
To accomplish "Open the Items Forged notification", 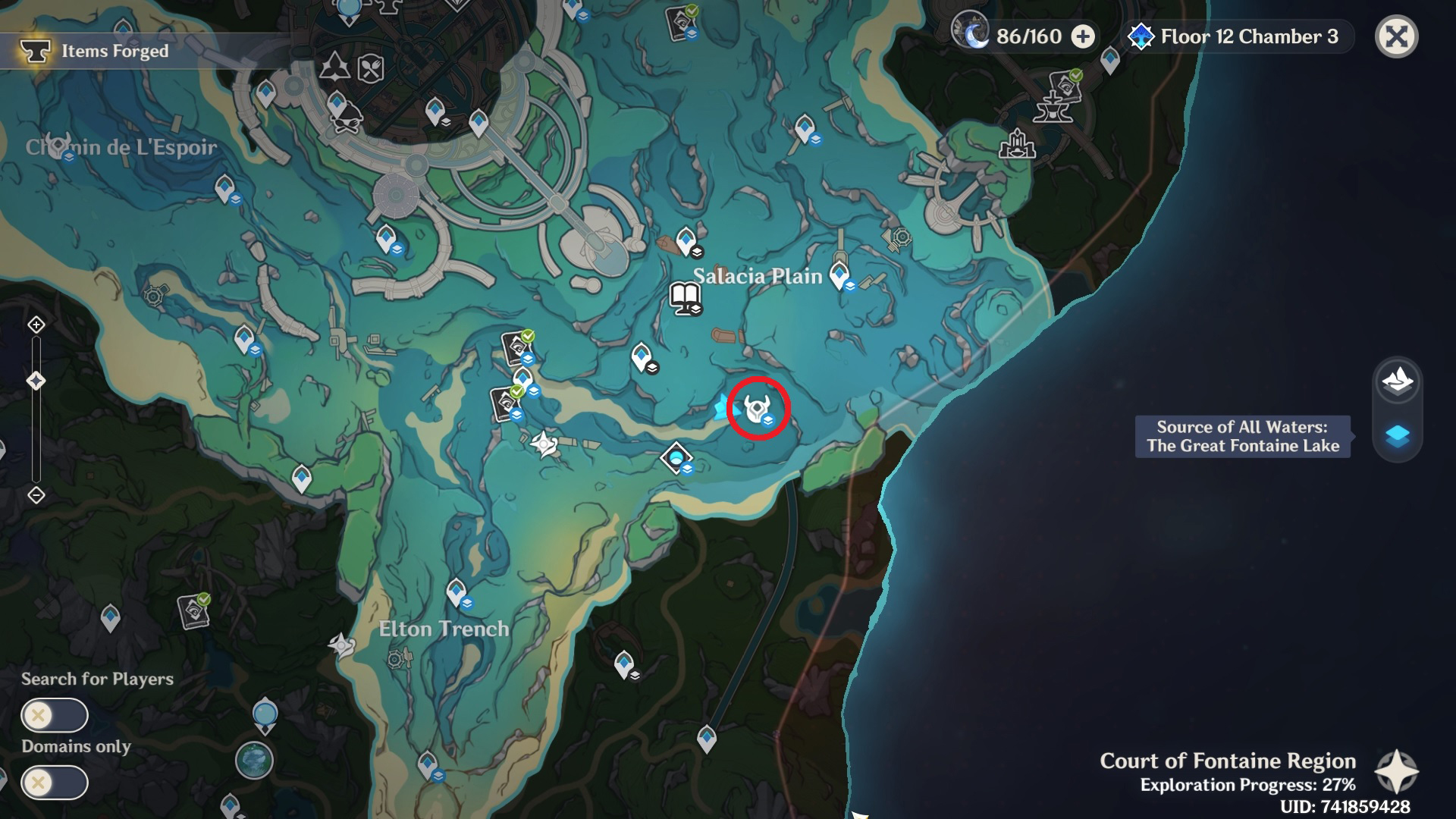I will coord(114,51).
